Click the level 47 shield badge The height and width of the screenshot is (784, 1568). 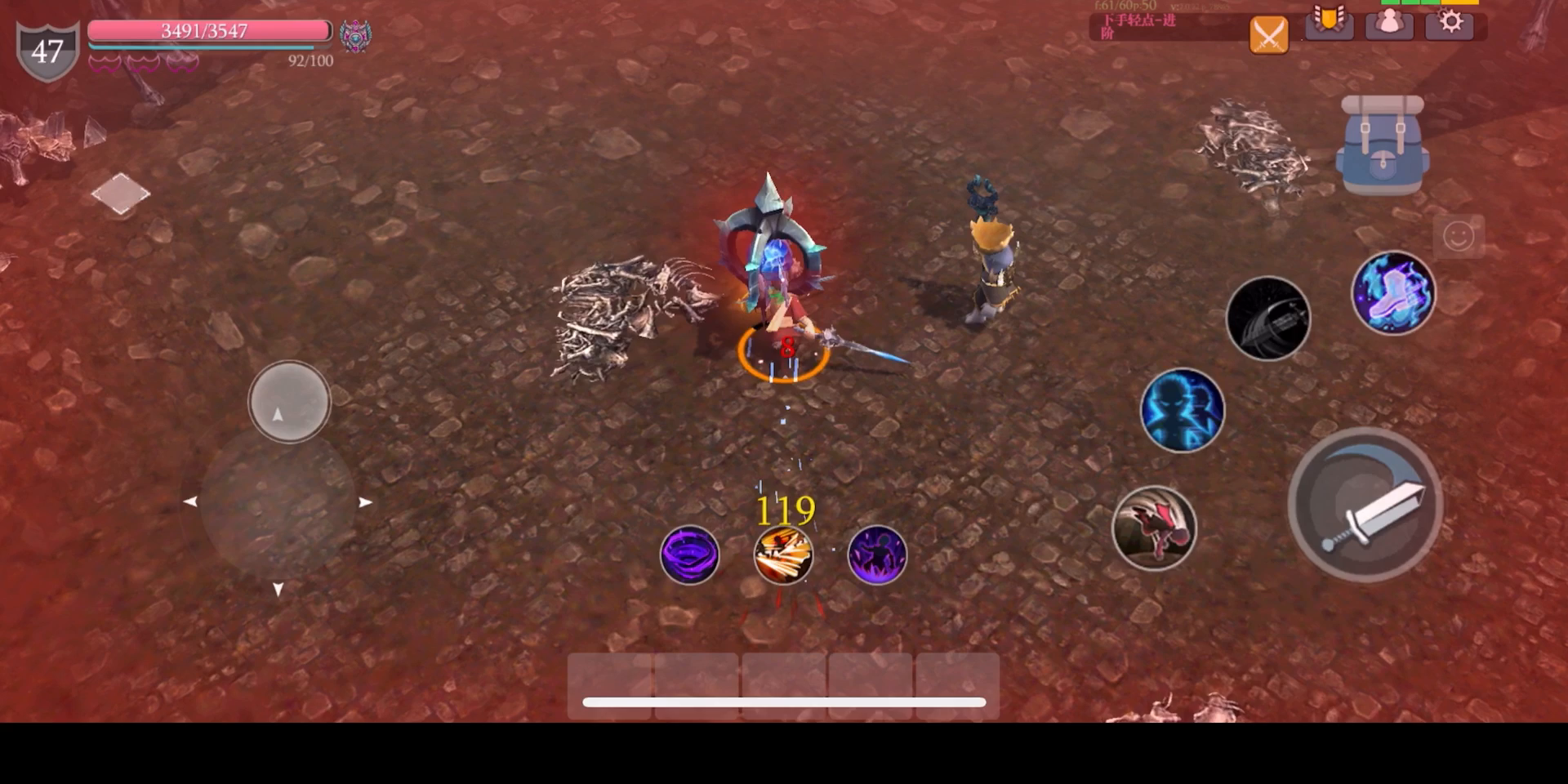tap(47, 51)
